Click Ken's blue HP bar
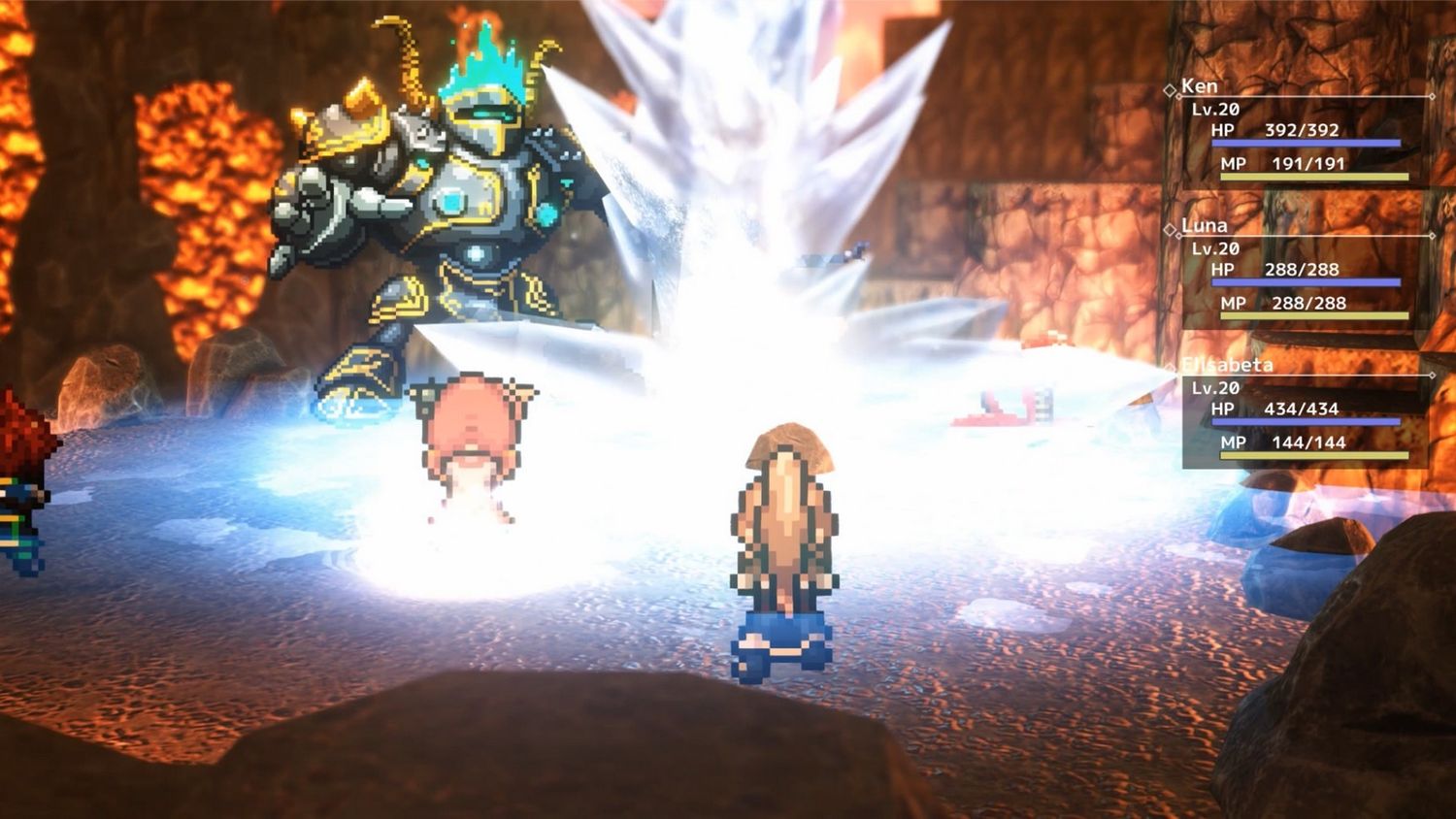The image size is (1456, 819). tap(1306, 144)
